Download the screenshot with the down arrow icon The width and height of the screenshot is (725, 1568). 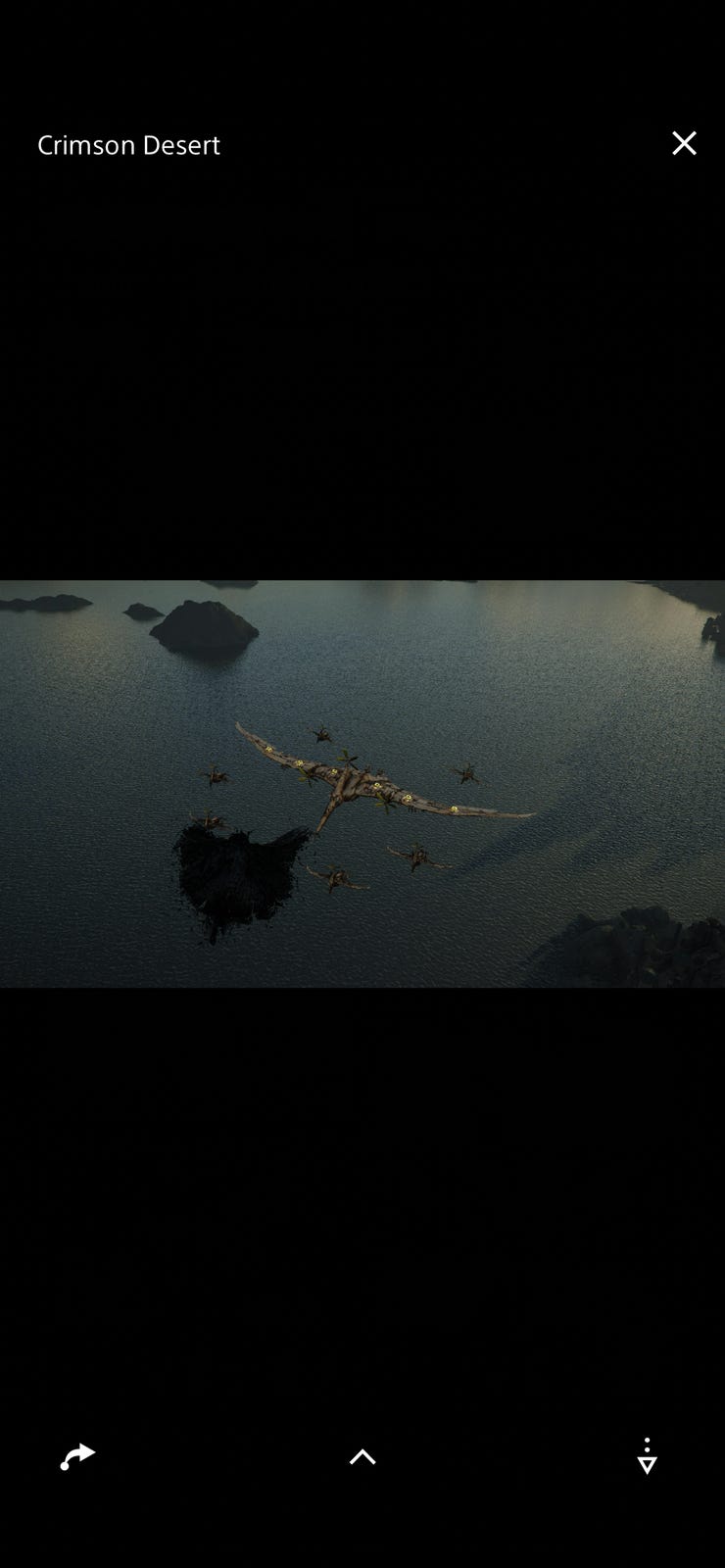coord(647,1457)
